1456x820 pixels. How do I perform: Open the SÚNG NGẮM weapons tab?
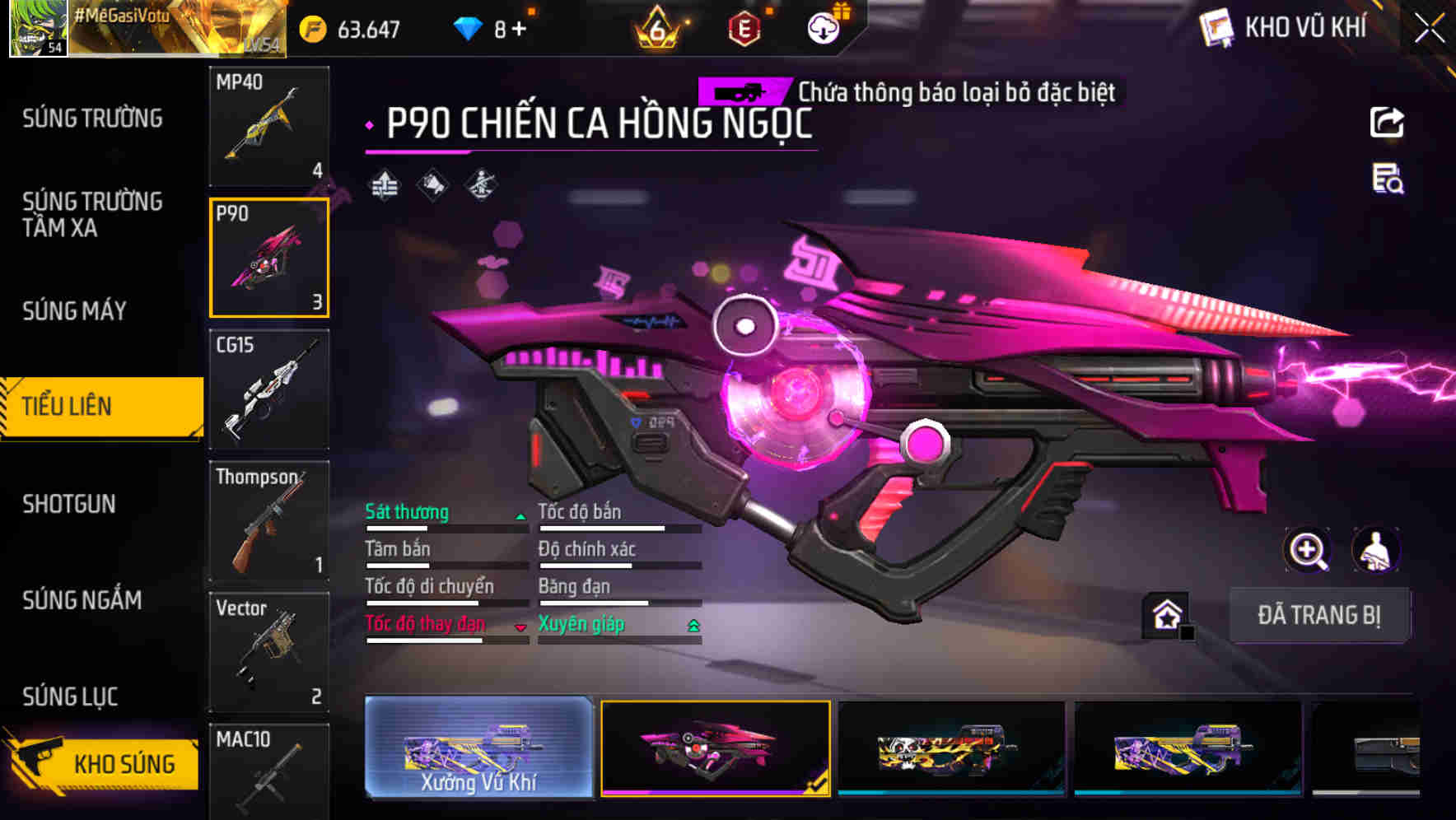pos(78,601)
